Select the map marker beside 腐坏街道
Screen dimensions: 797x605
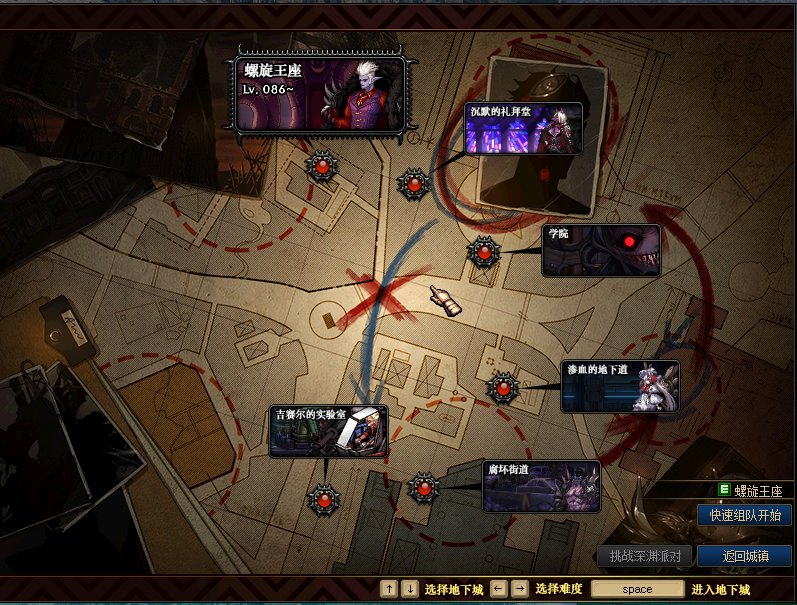coord(423,488)
